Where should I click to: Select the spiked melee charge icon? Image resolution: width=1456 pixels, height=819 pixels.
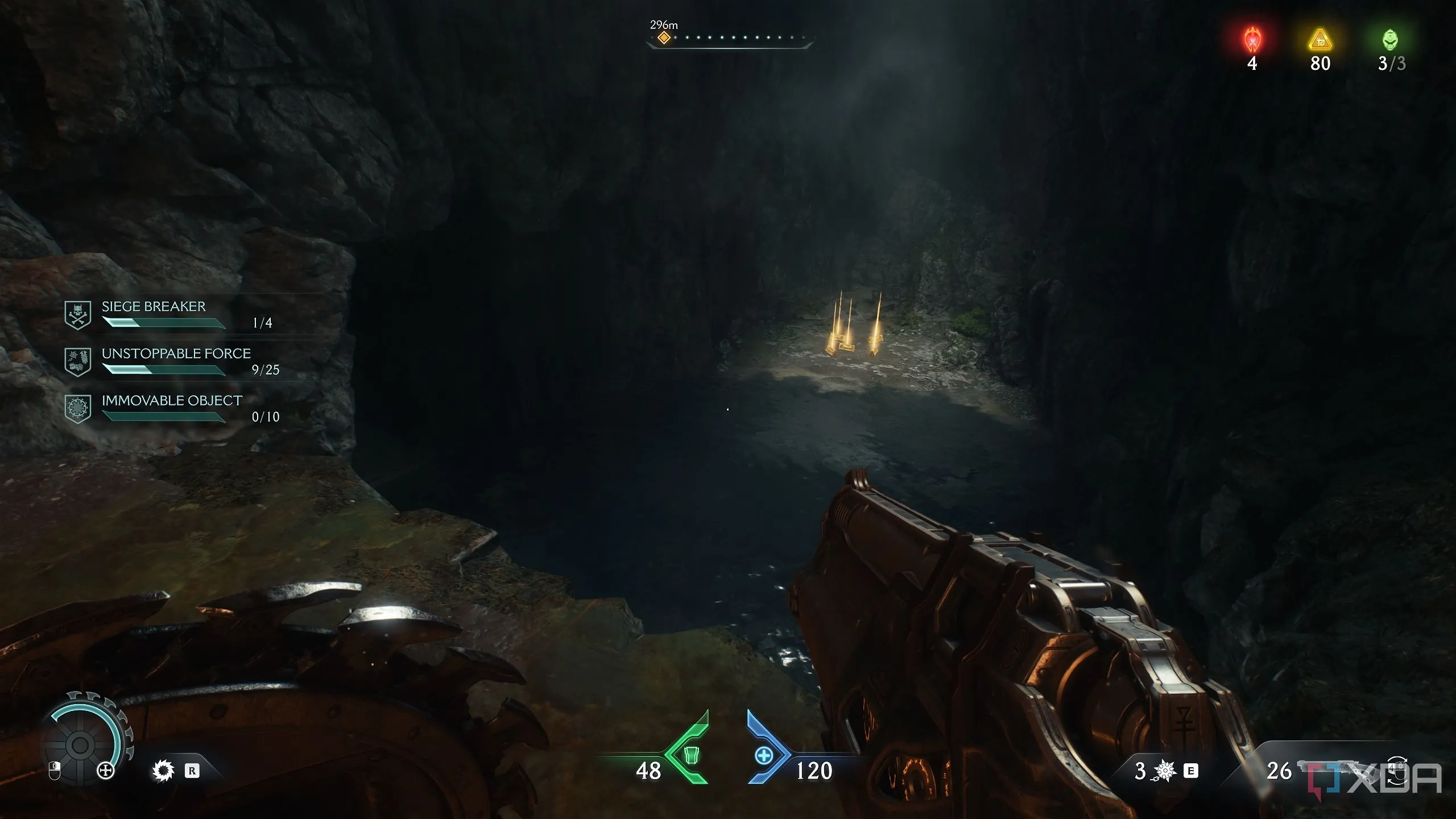(1164, 771)
